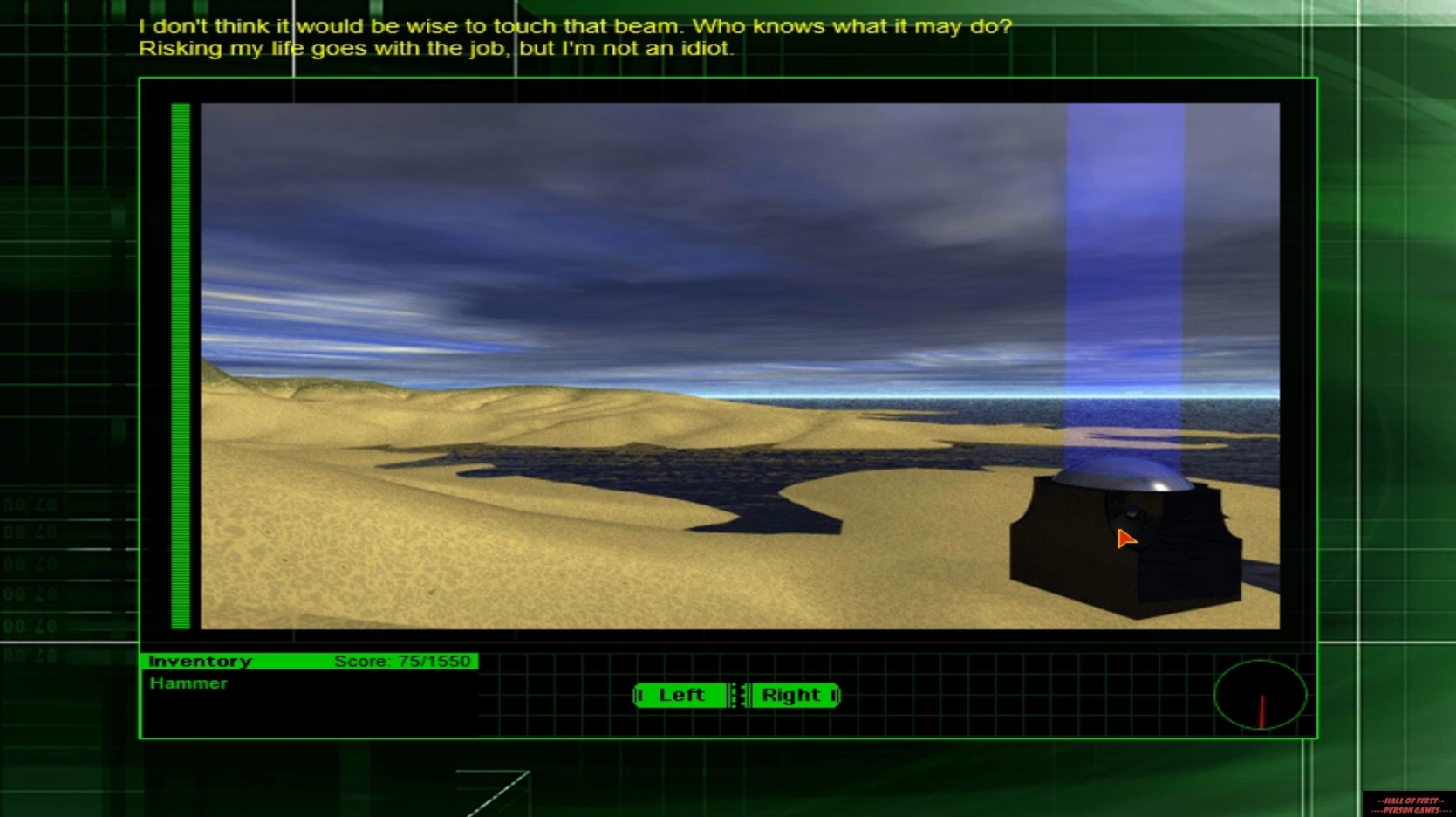Select the Inventory panel label
The image size is (1456, 817).
200,662
